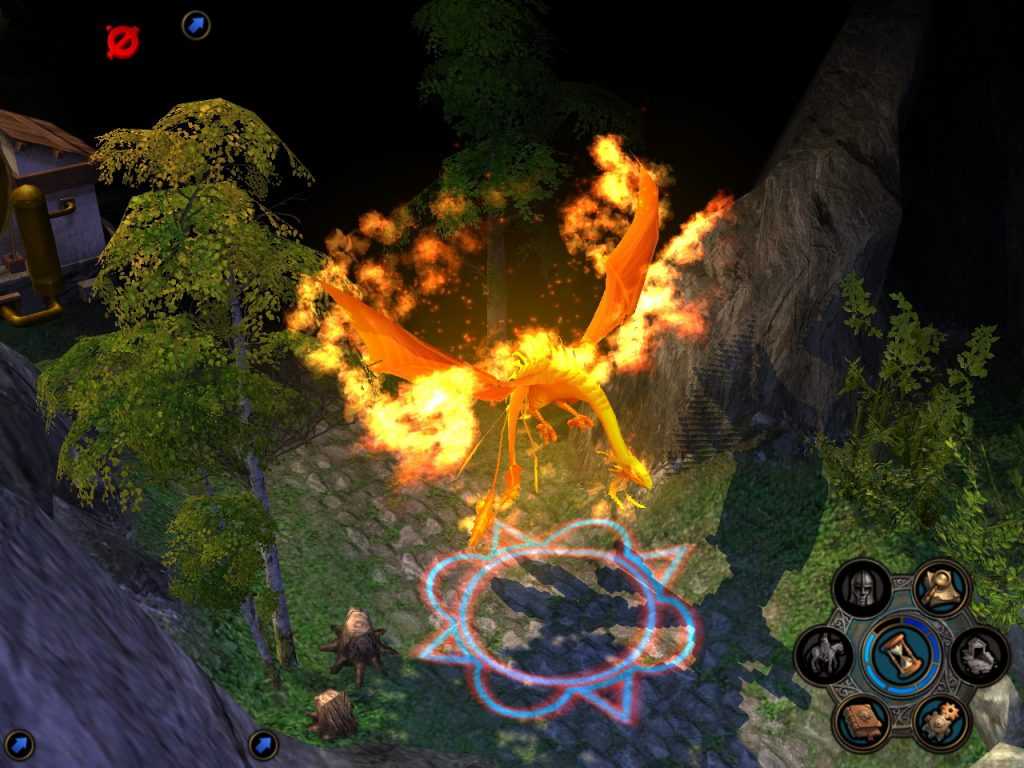Select the mounted horse rider icon
Viewport: 1024px width, 768px height.
pyautogui.click(x=824, y=656)
